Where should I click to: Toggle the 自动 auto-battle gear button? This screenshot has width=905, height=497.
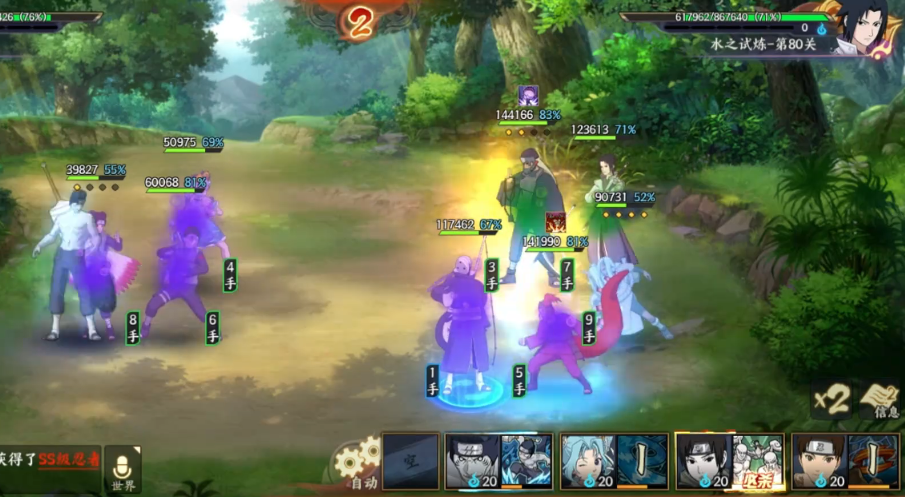(358, 465)
